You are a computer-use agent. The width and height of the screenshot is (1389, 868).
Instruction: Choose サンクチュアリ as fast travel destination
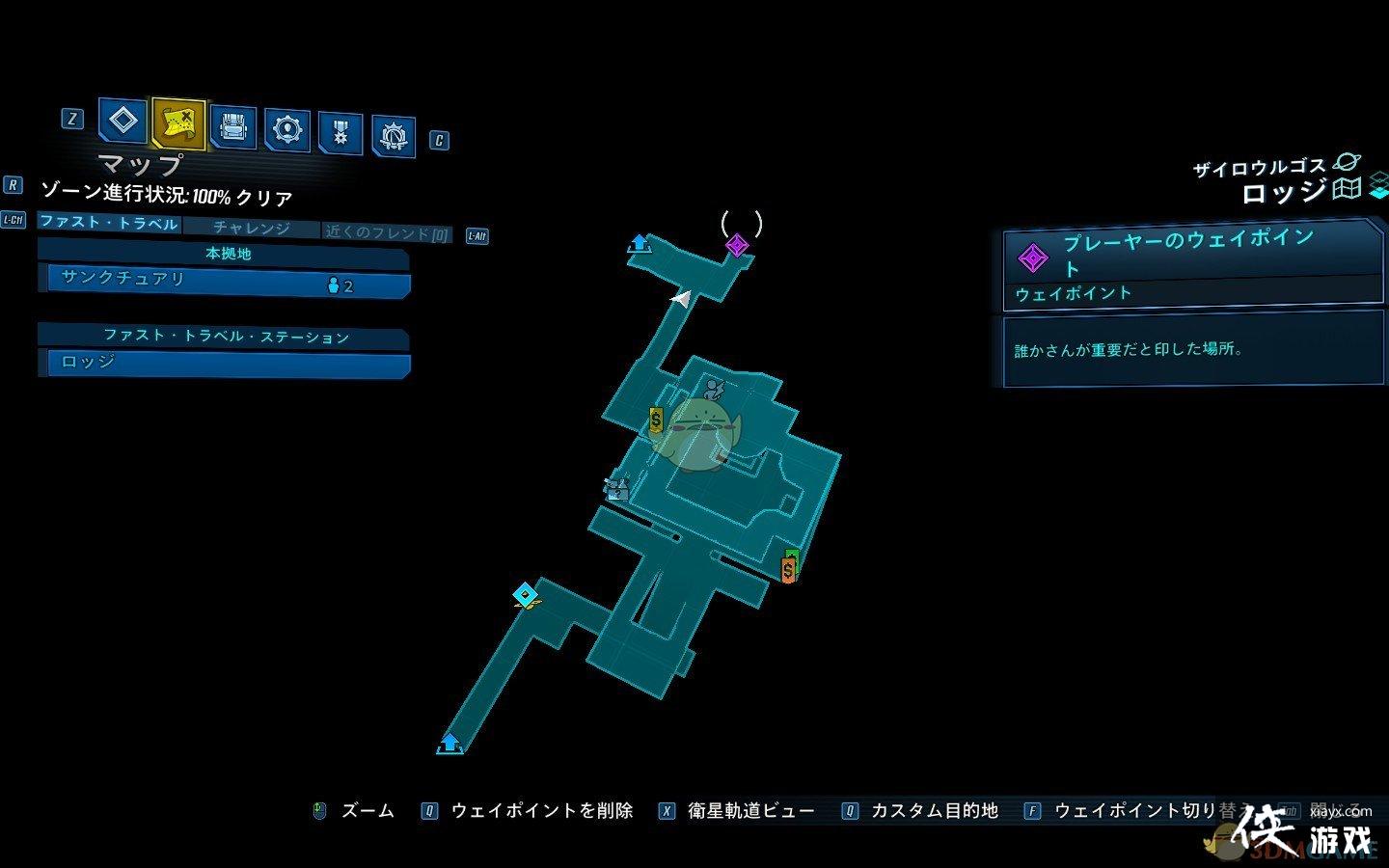coord(229,283)
